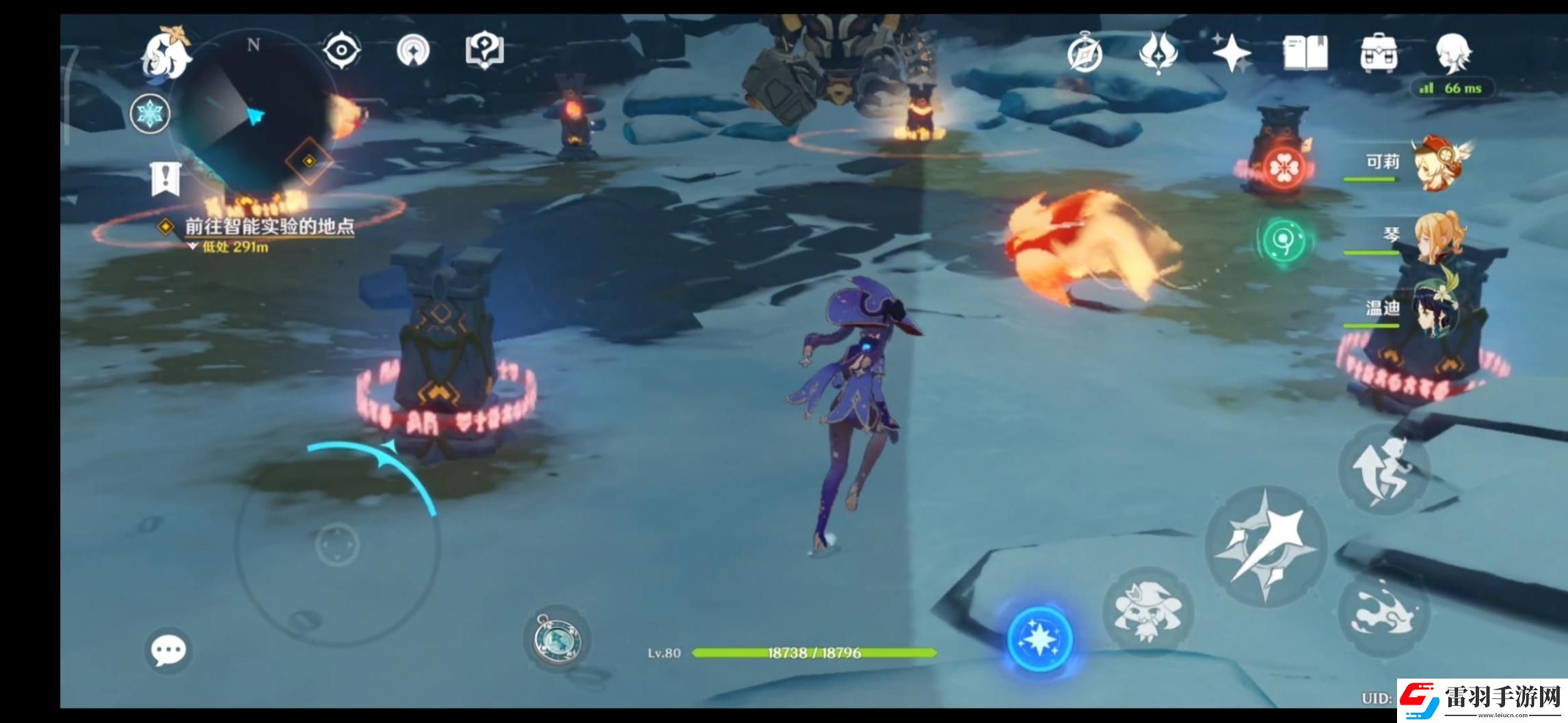
Task: Select the tracked quest 前往智能实验的地点
Action: [x=269, y=227]
